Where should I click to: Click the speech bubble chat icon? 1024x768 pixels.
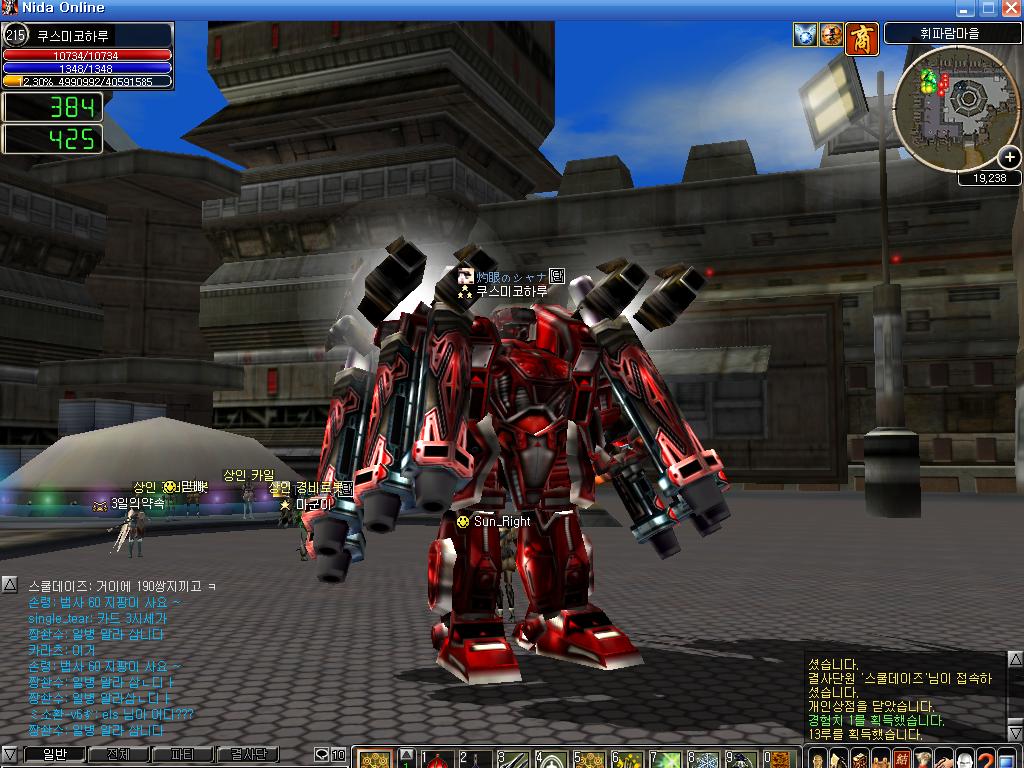click(x=322, y=755)
